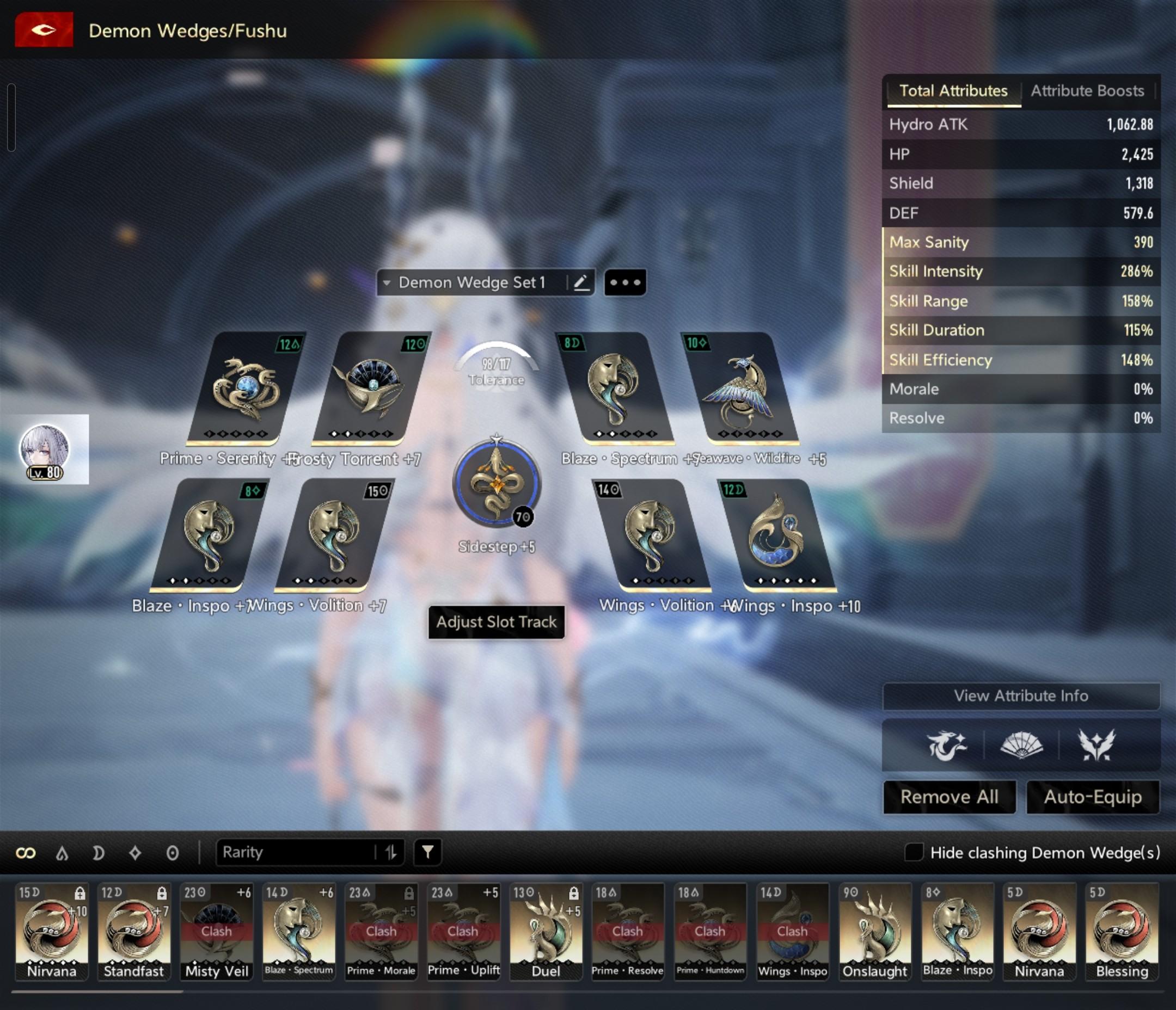Pick the Duel wedge from inventory
The image size is (1176, 1010).
(546, 931)
